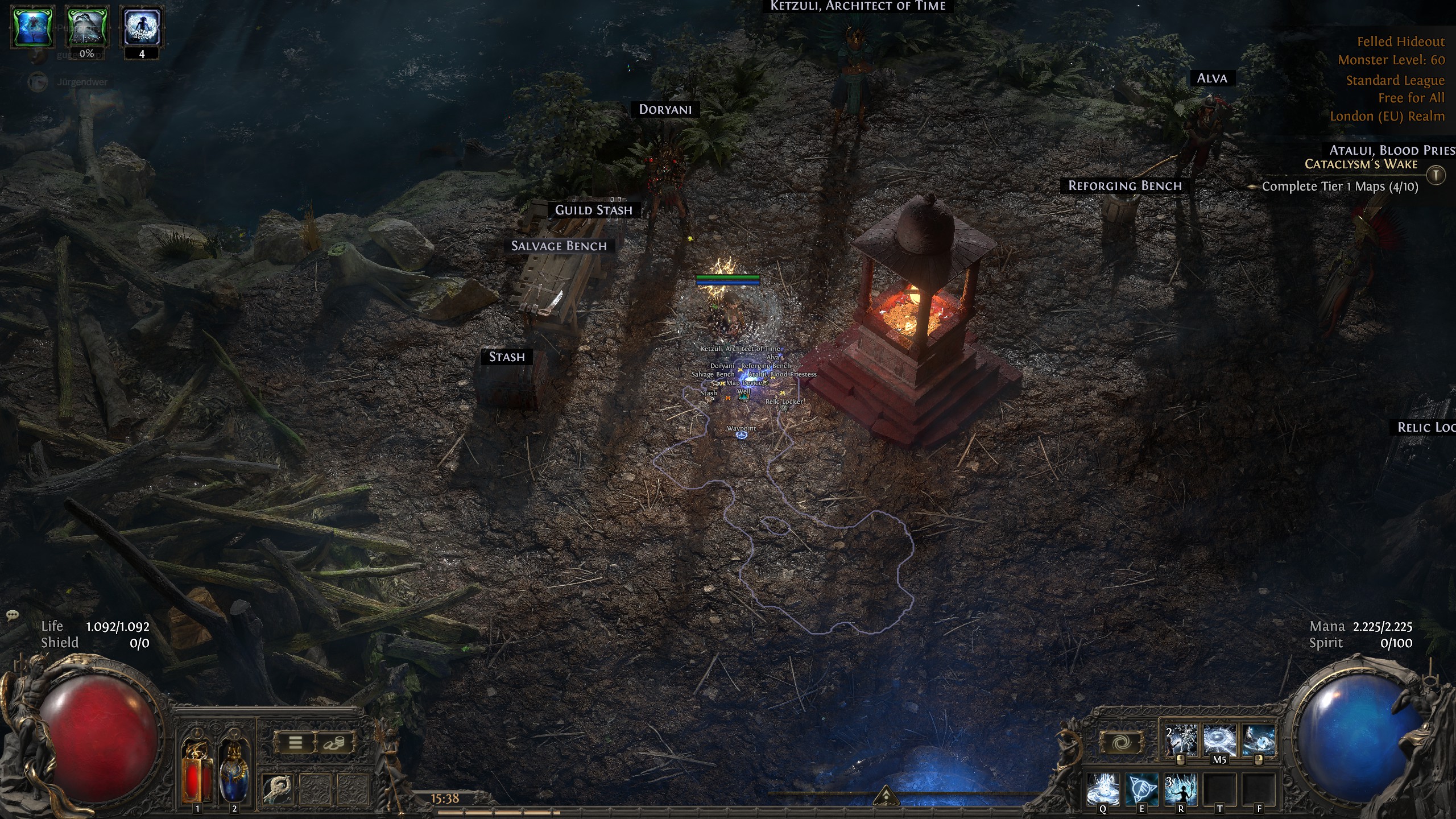Click the experience bar's triangle emblem
This screenshot has height=819, width=1456.
(x=885, y=796)
